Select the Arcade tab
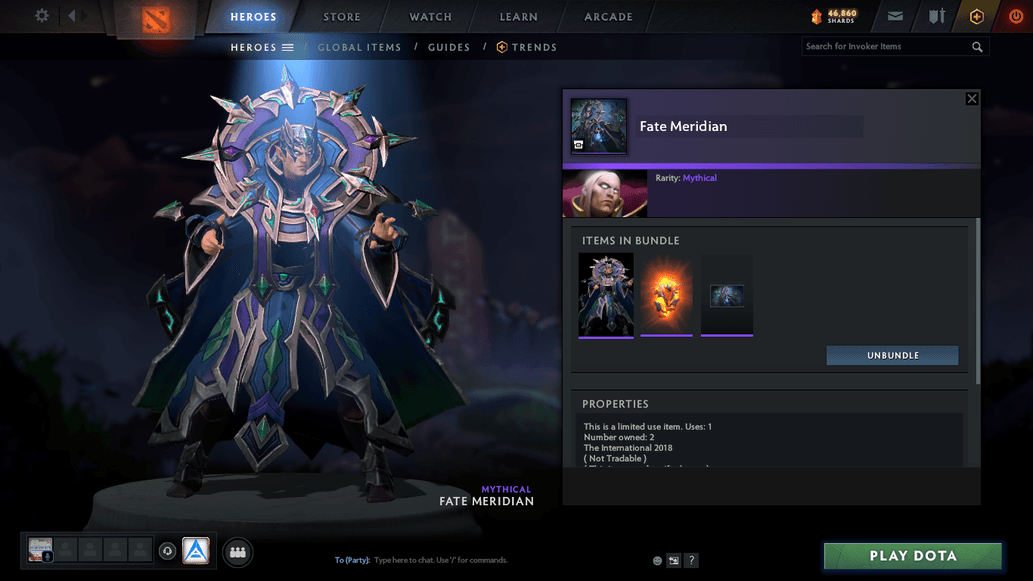The image size is (1033, 581). click(x=608, y=17)
